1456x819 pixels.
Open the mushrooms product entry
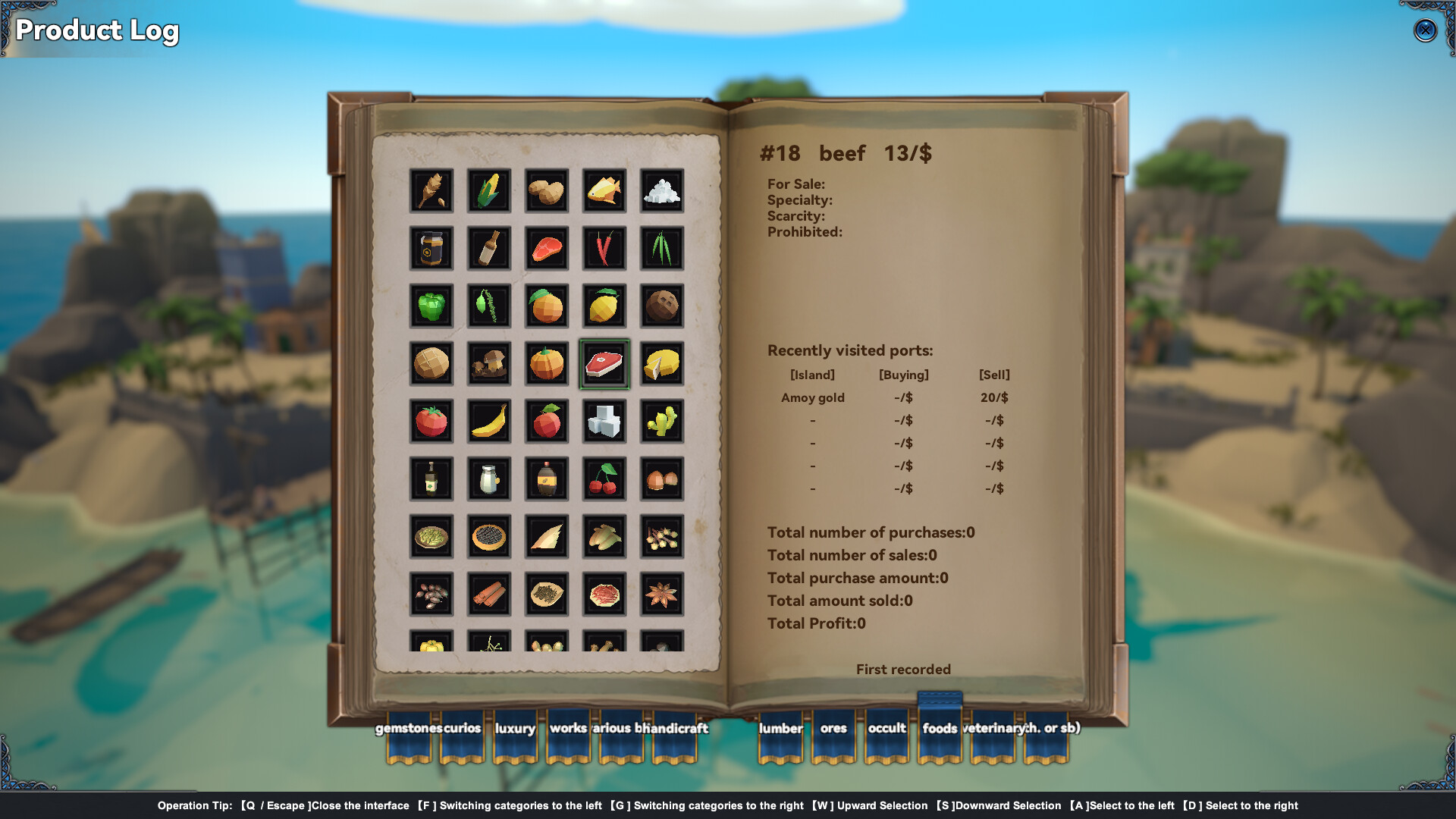tap(489, 362)
